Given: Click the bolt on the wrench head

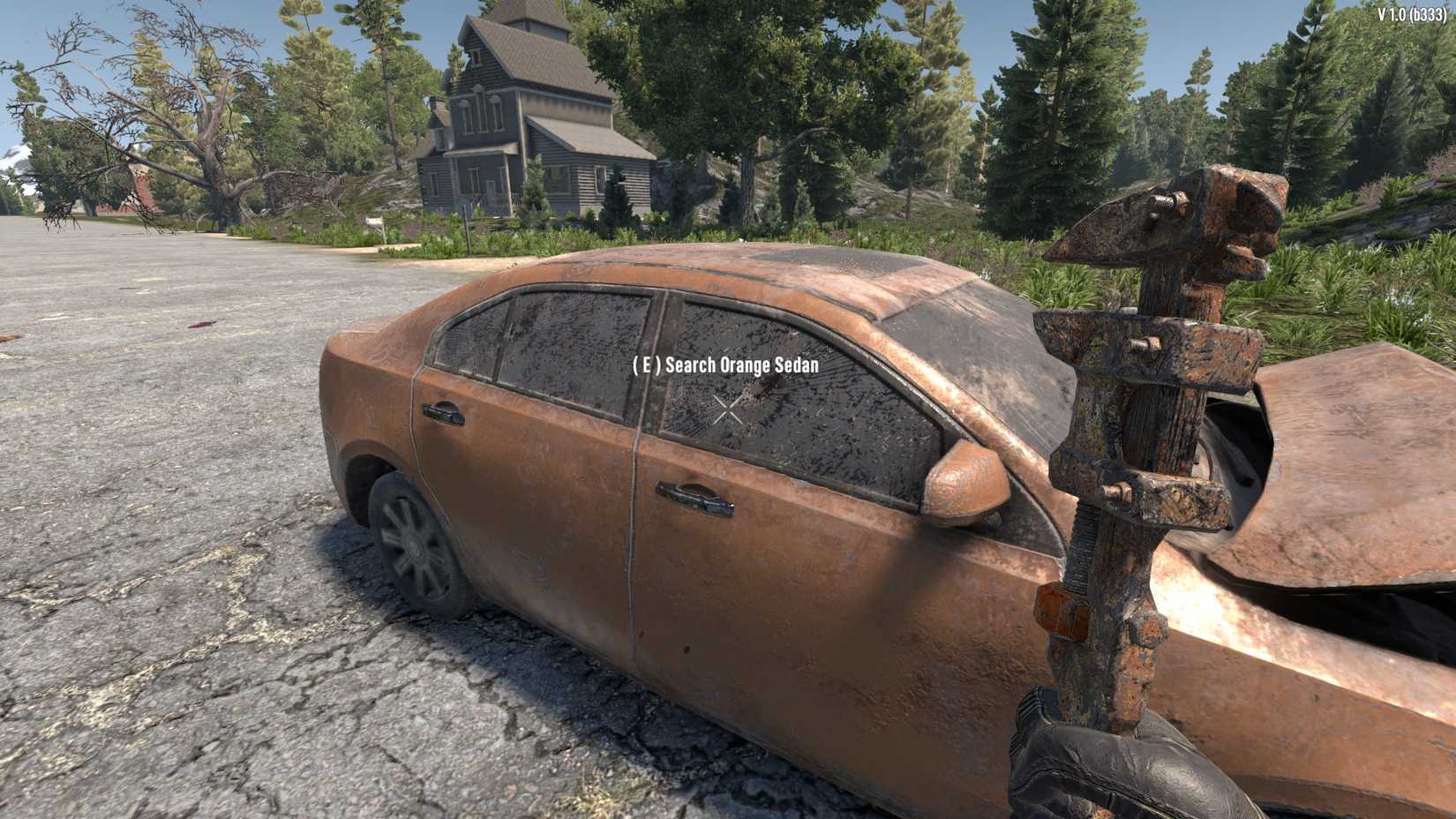Looking at the screenshot, I should pos(1163,200).
